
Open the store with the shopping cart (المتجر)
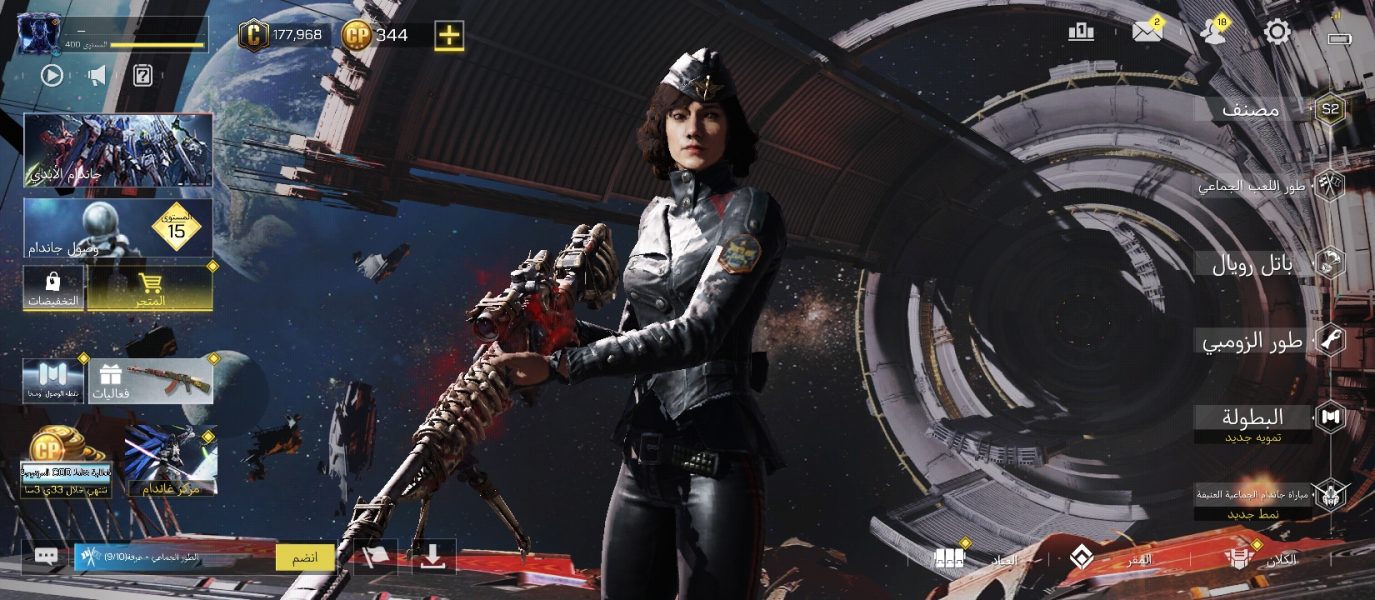149,288
